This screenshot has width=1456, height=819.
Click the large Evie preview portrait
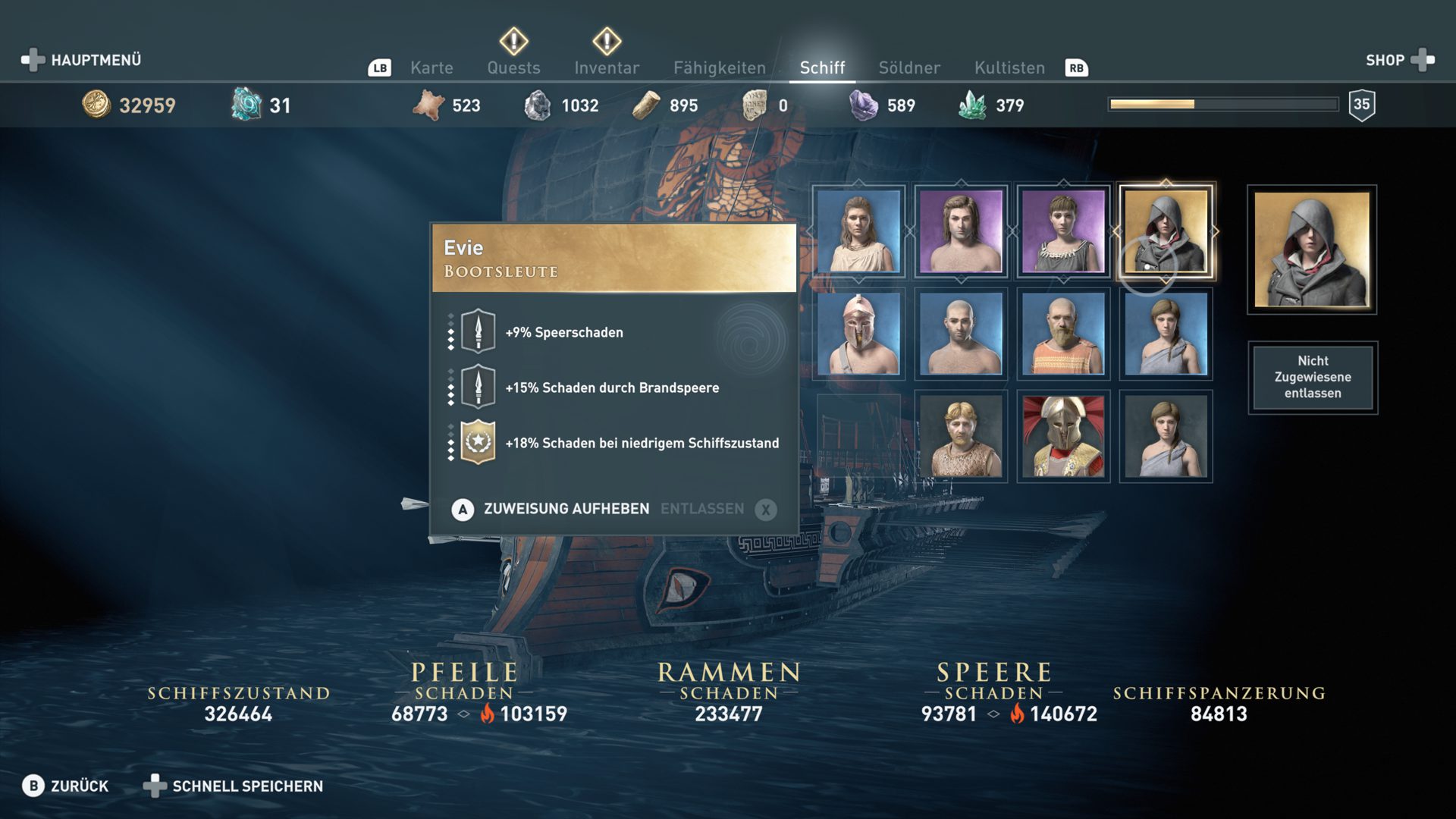(1312, 249)
